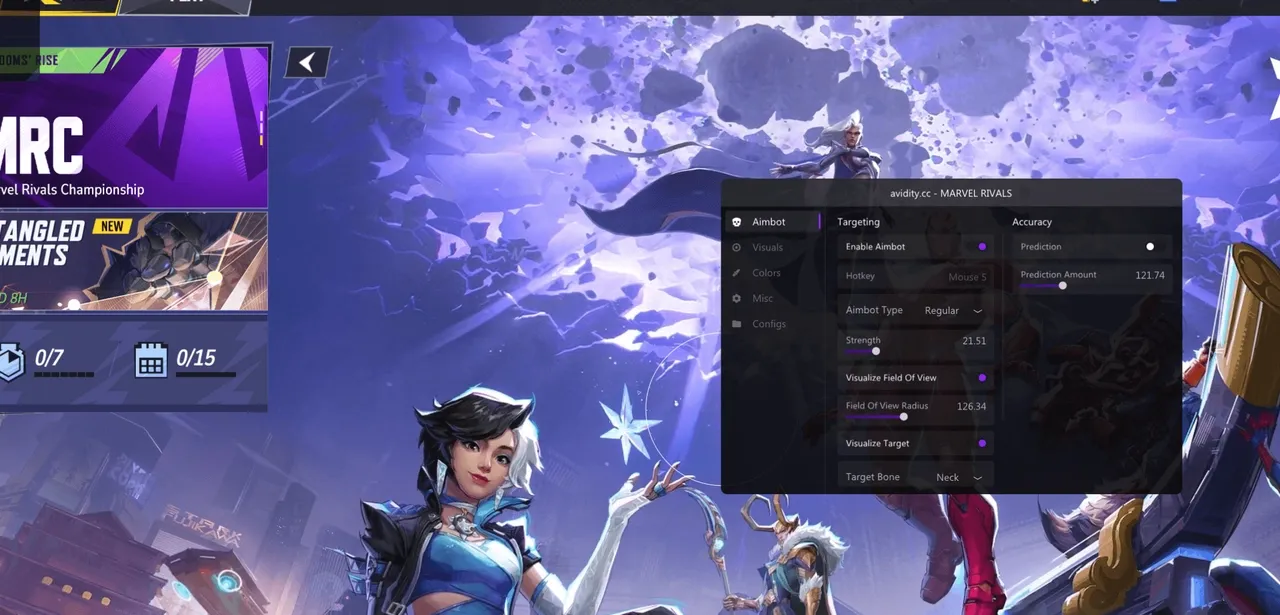Switch to the overlay's Colors tab
The height and width of the screenshot is (615, 1280).
tap(766, 273)
